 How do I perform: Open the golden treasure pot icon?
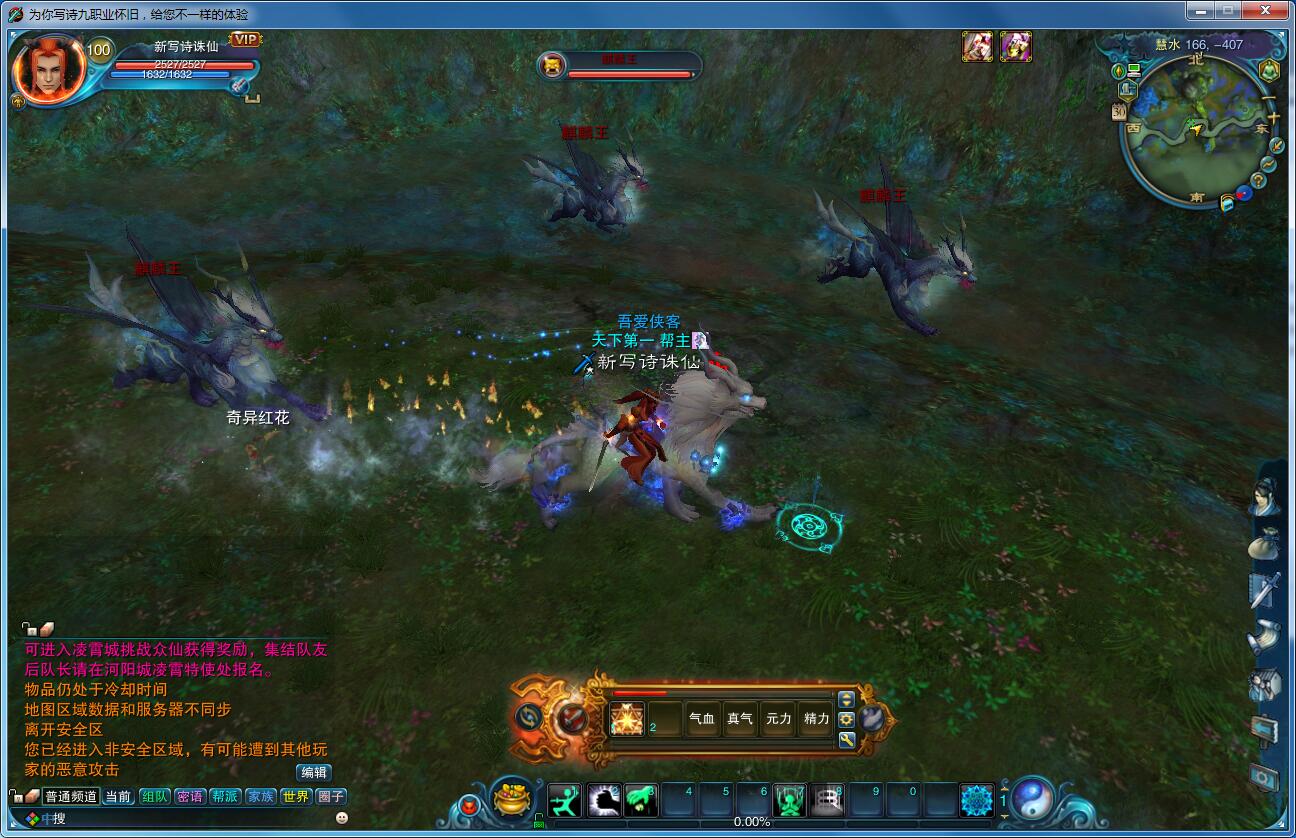pyautogui.click(x=513, y=800)
